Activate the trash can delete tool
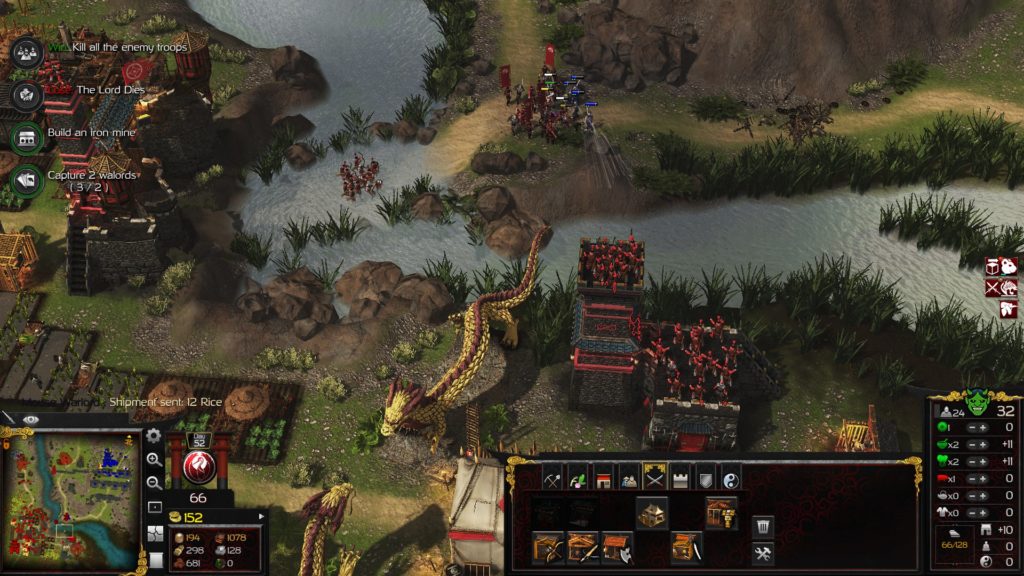The image size is (1024, 576). (x=762, y=526)
